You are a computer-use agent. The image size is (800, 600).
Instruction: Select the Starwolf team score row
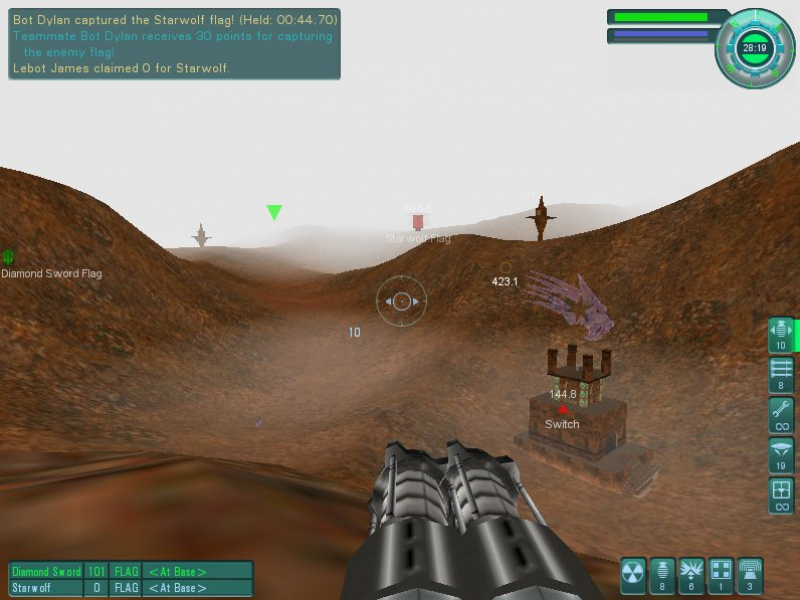click(130, 588)
